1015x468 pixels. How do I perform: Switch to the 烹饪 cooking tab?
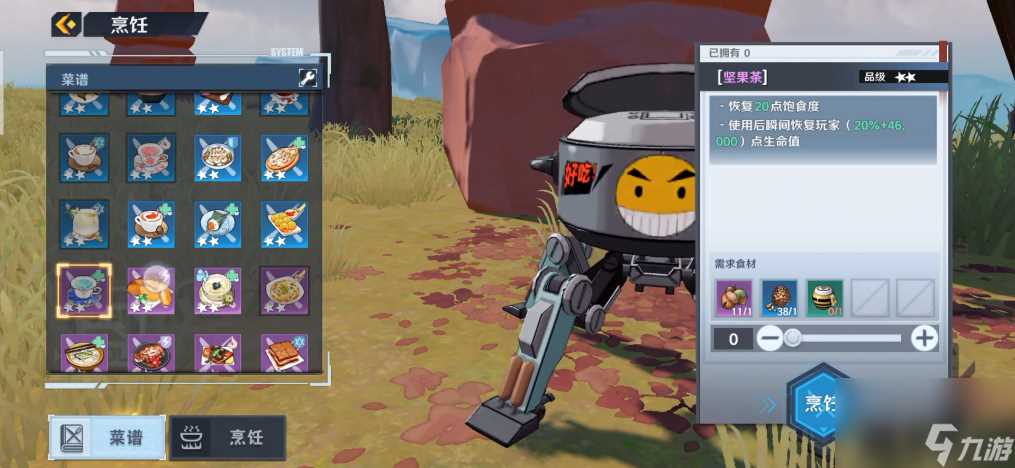228,437
